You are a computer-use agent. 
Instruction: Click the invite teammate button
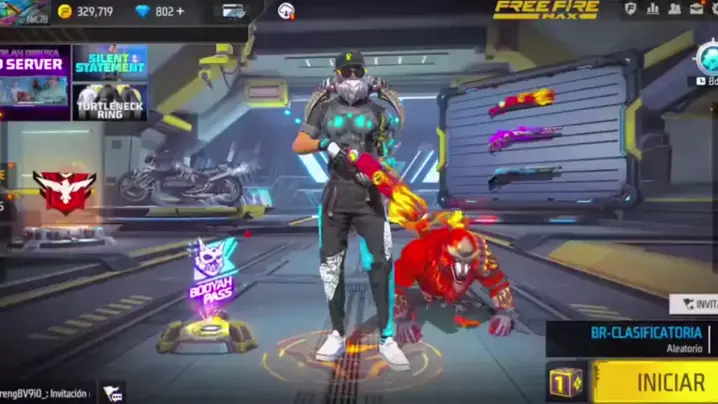[694, 304]
